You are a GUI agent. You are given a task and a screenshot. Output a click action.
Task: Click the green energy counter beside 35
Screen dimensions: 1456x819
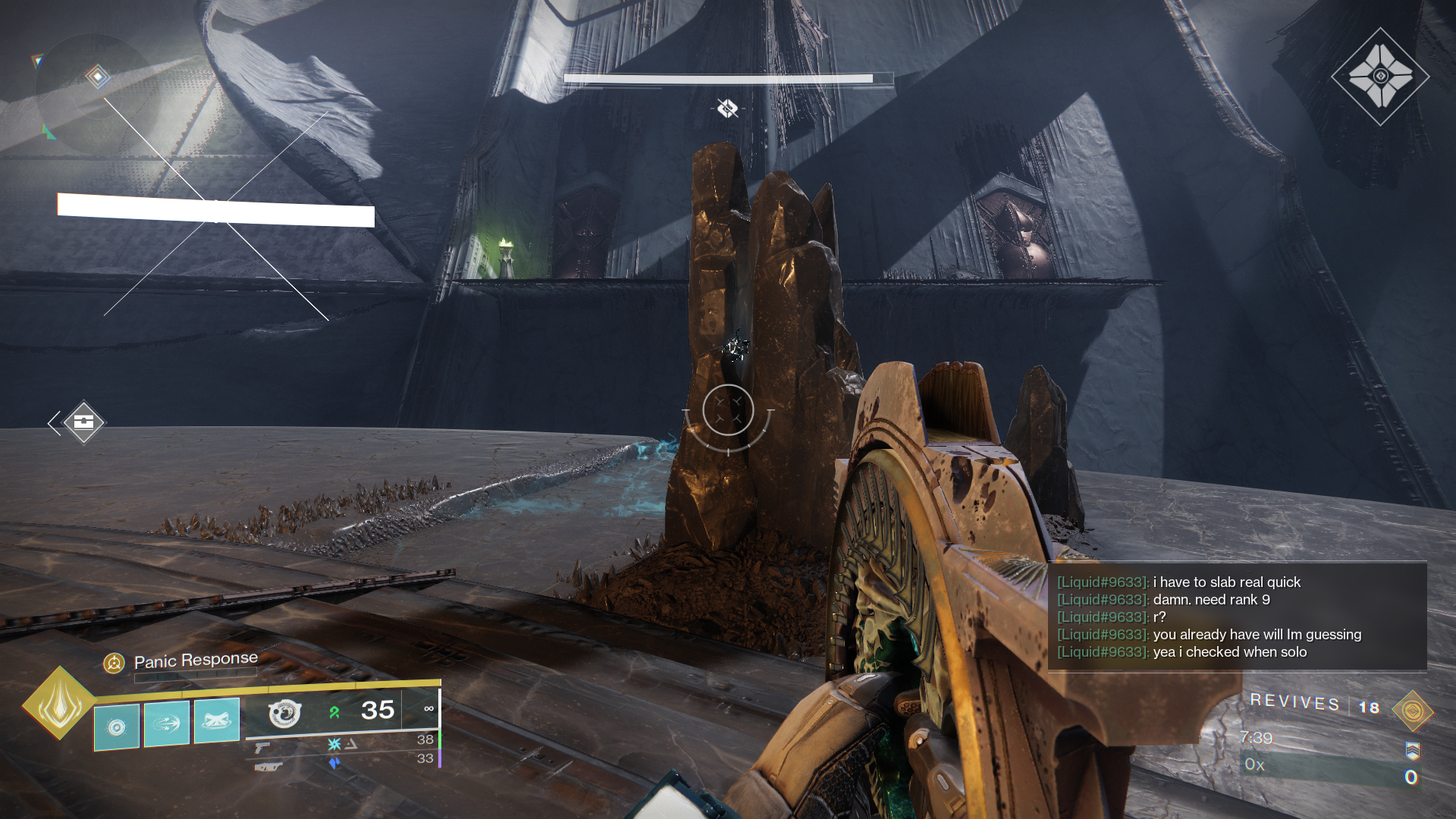(332, 710)
